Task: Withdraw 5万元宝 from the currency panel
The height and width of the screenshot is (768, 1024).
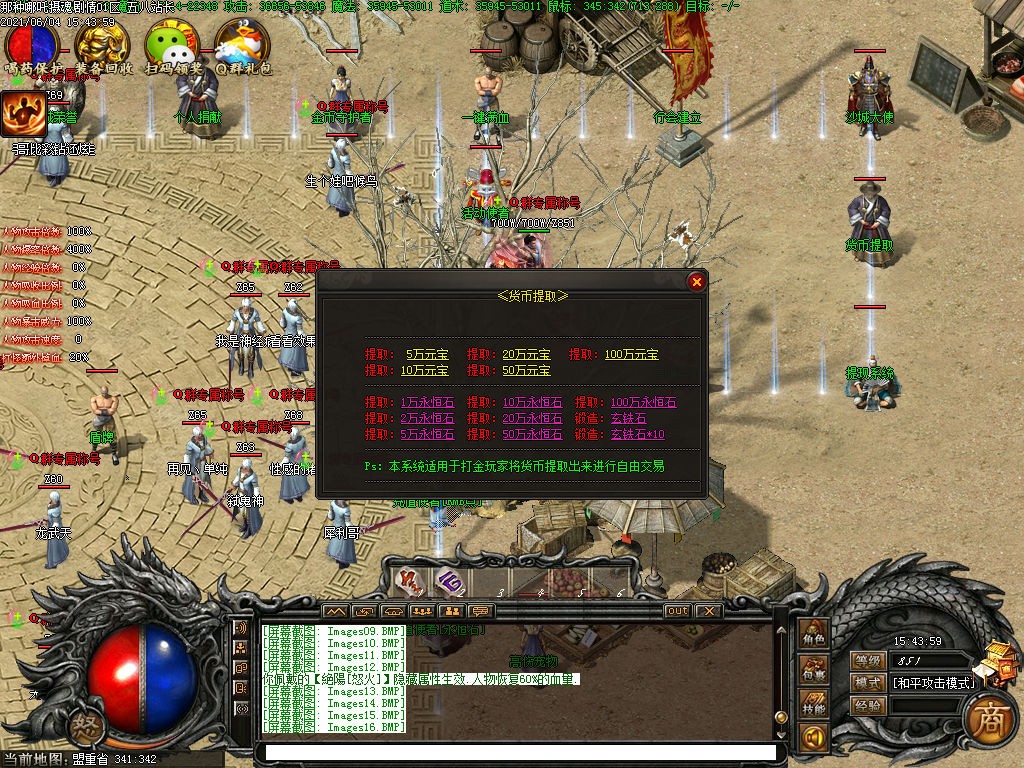Action: [428, 355]
